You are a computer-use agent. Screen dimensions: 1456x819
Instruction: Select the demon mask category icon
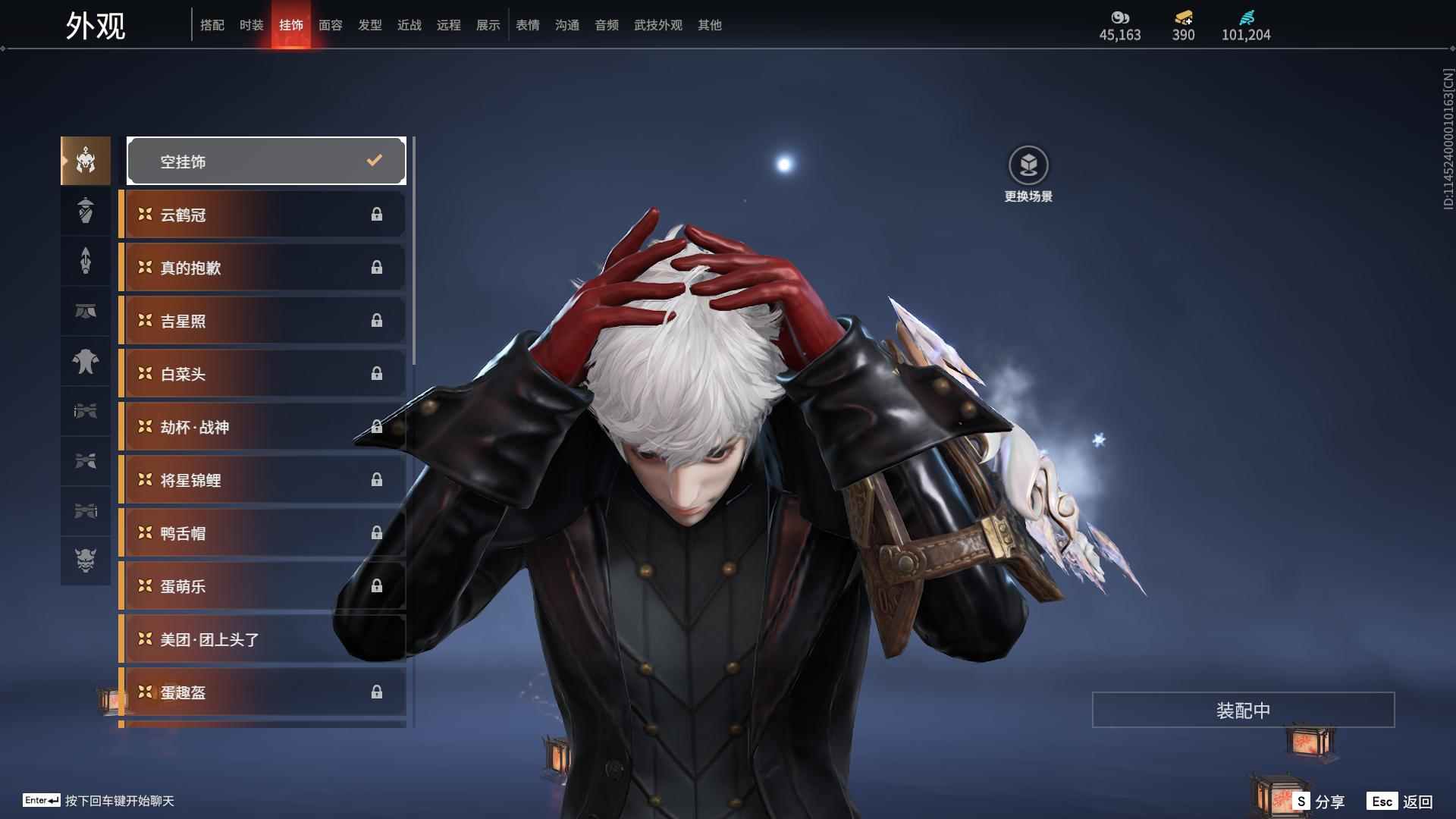[x=86, y=560]
